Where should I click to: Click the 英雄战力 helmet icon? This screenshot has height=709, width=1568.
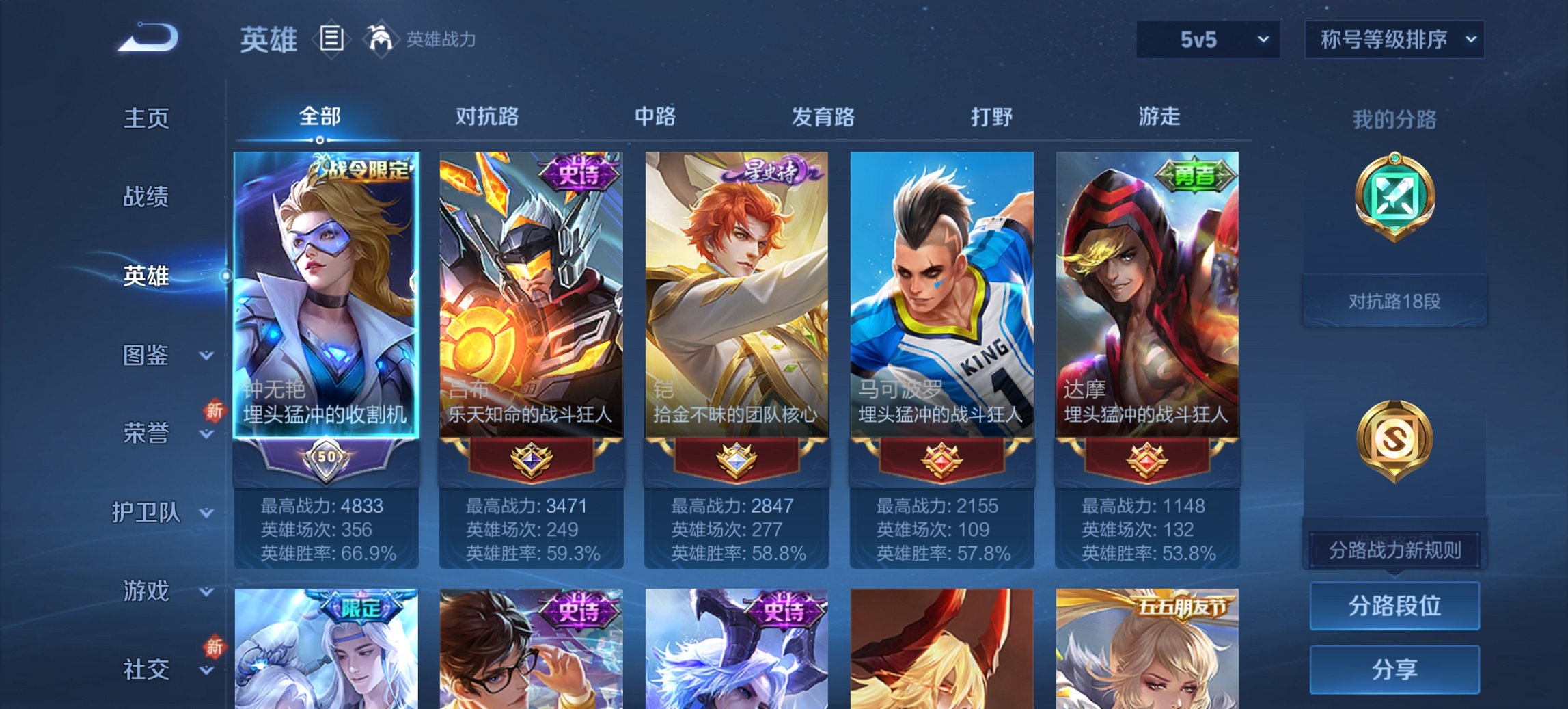tap(379, 39)
